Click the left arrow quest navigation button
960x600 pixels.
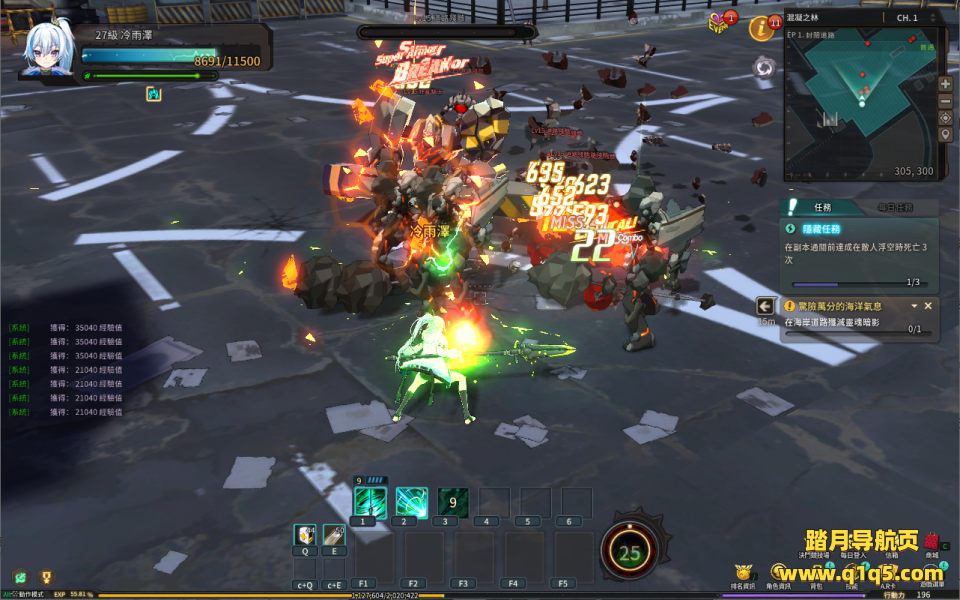766,306
